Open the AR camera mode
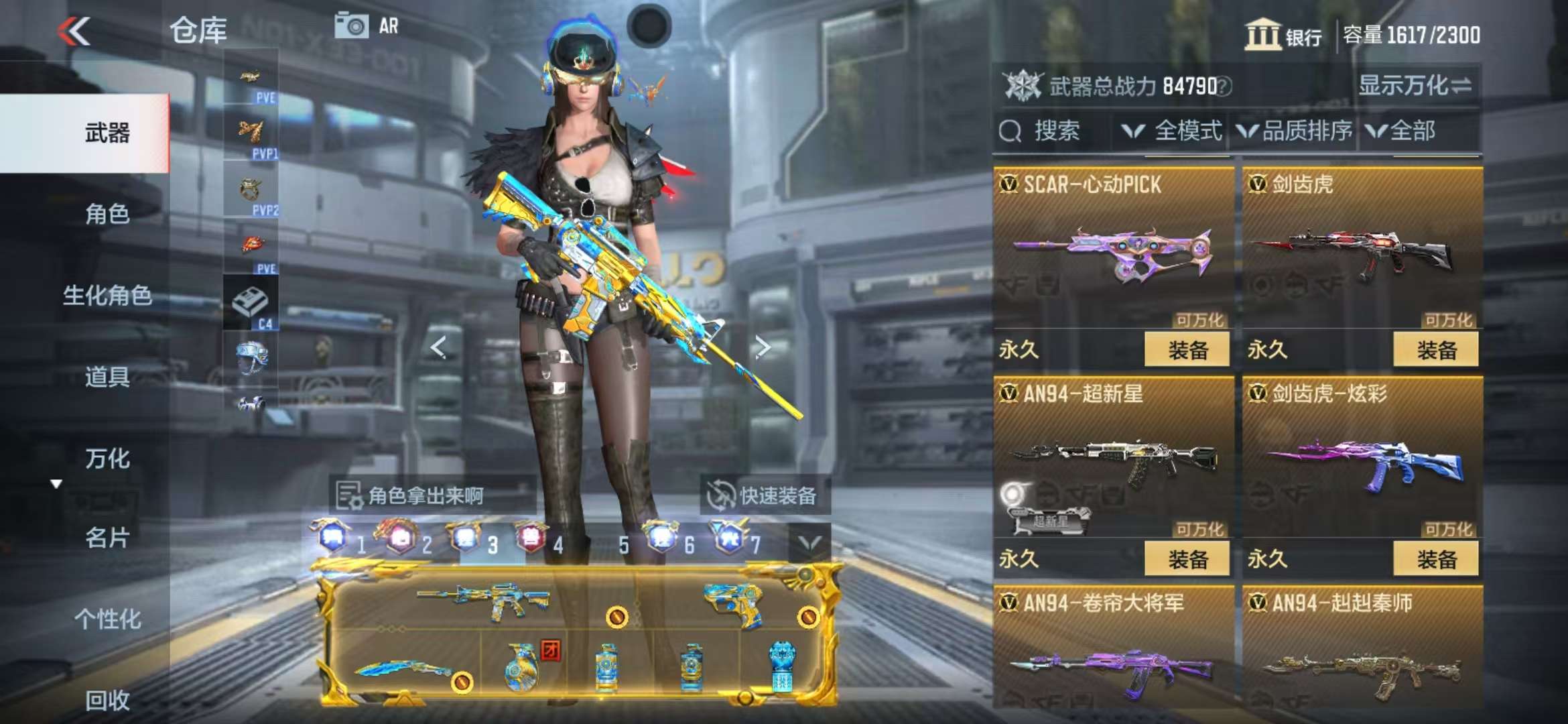The width and height of the screenshot is (1568, 724). click(x=367, y=26)
